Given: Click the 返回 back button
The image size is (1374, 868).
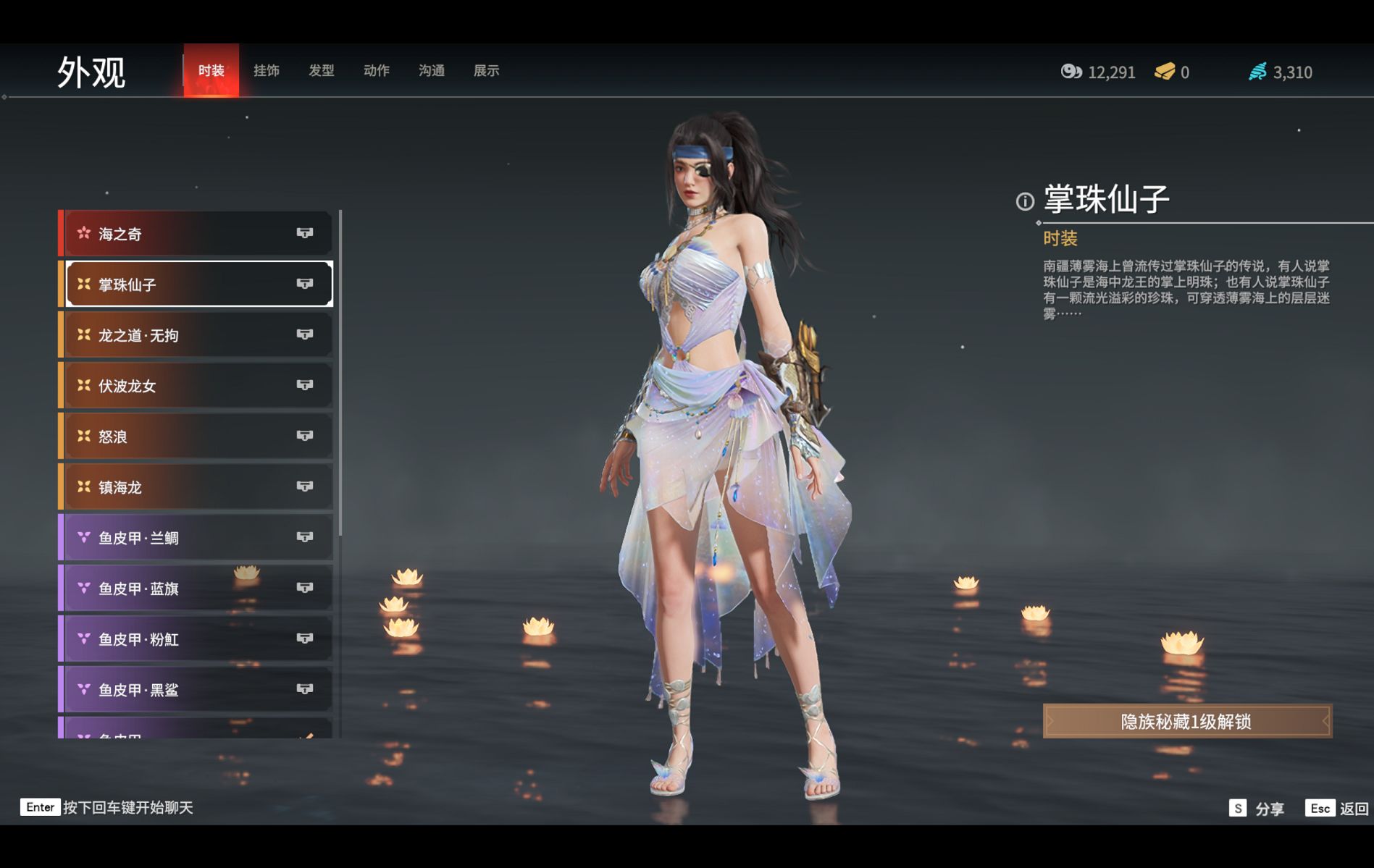Looking at the screenshot, I should tap(1337, 808).
